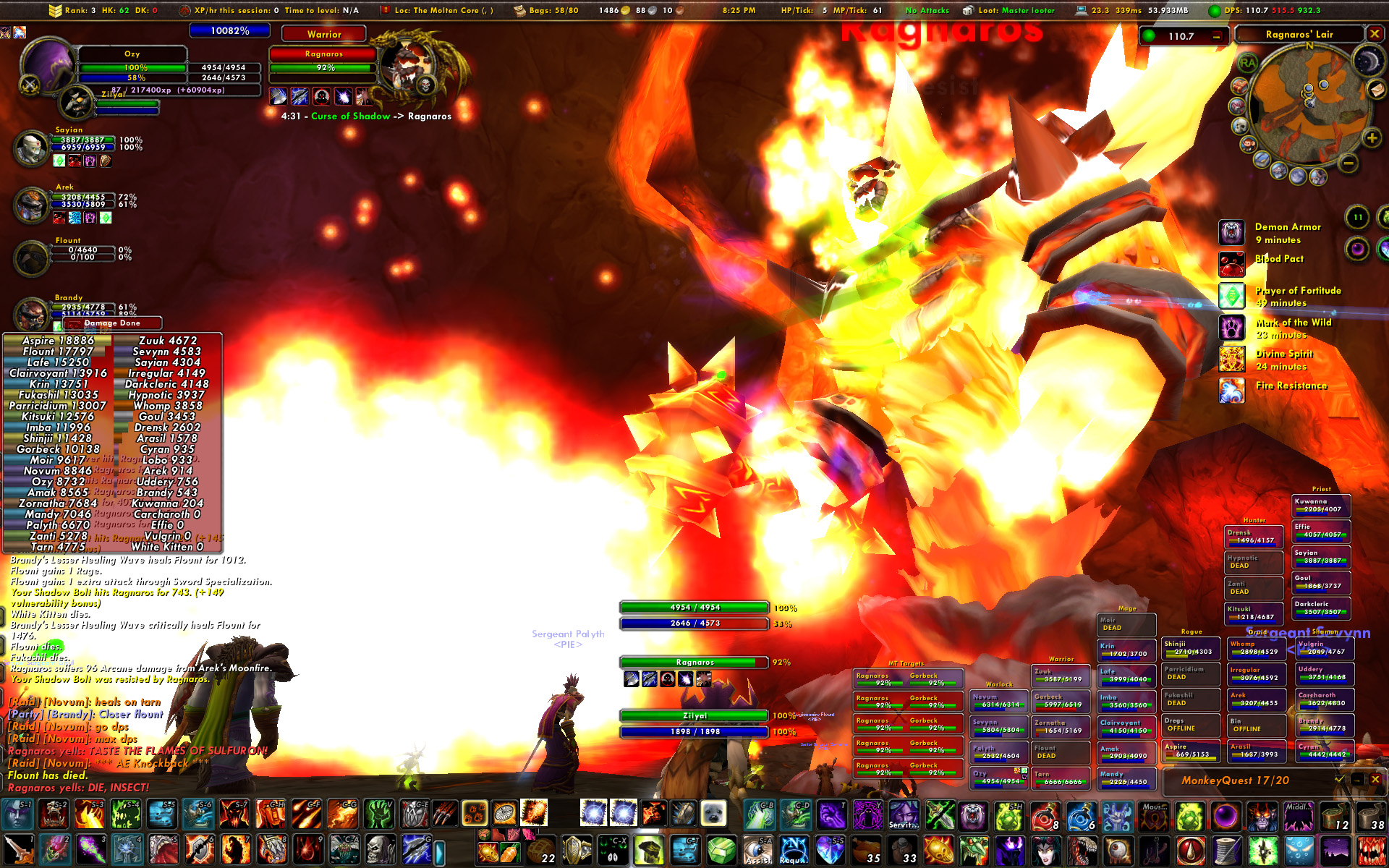The image size is (1389, 868).
Task: Zoom out the minimap with minus button
Action: [1348, 163]
